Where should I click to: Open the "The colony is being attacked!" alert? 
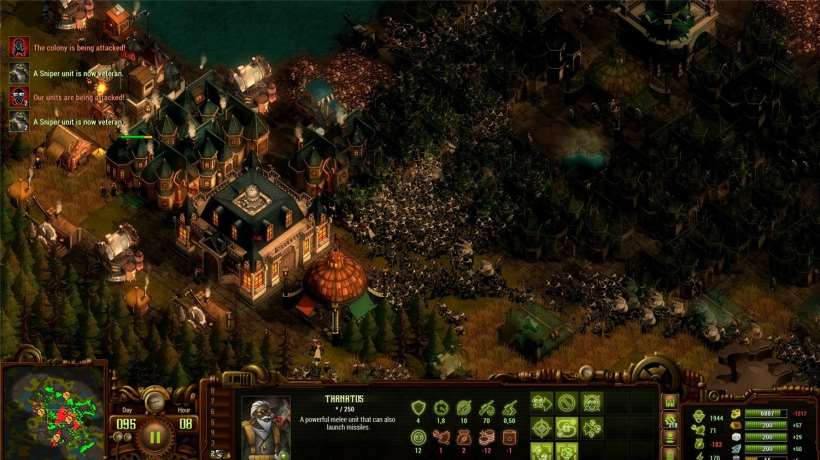coord(18,46)
